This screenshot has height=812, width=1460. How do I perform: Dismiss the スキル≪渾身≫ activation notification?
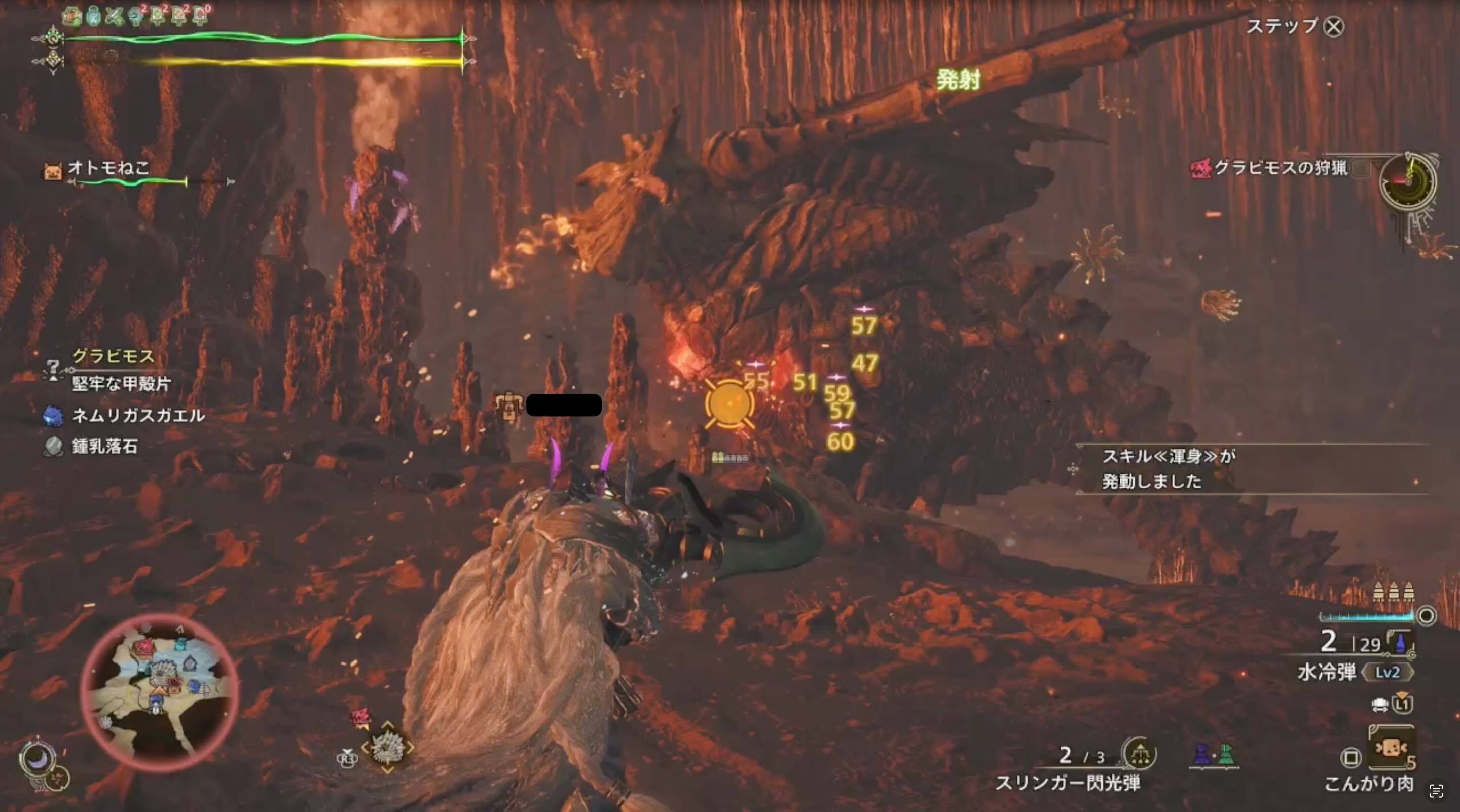1179,470
